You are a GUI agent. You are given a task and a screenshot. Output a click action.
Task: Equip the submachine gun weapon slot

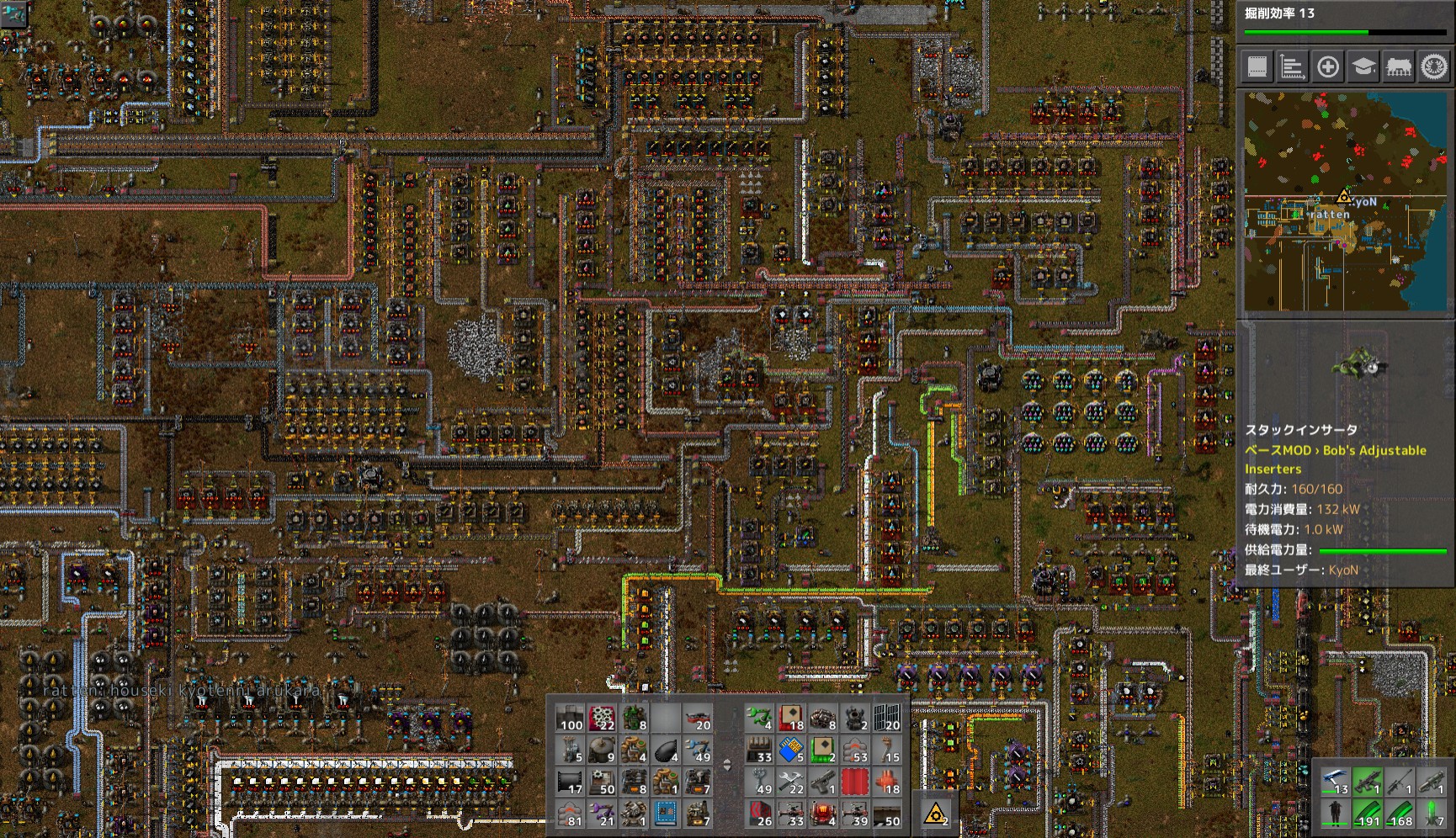[1366, 782]
